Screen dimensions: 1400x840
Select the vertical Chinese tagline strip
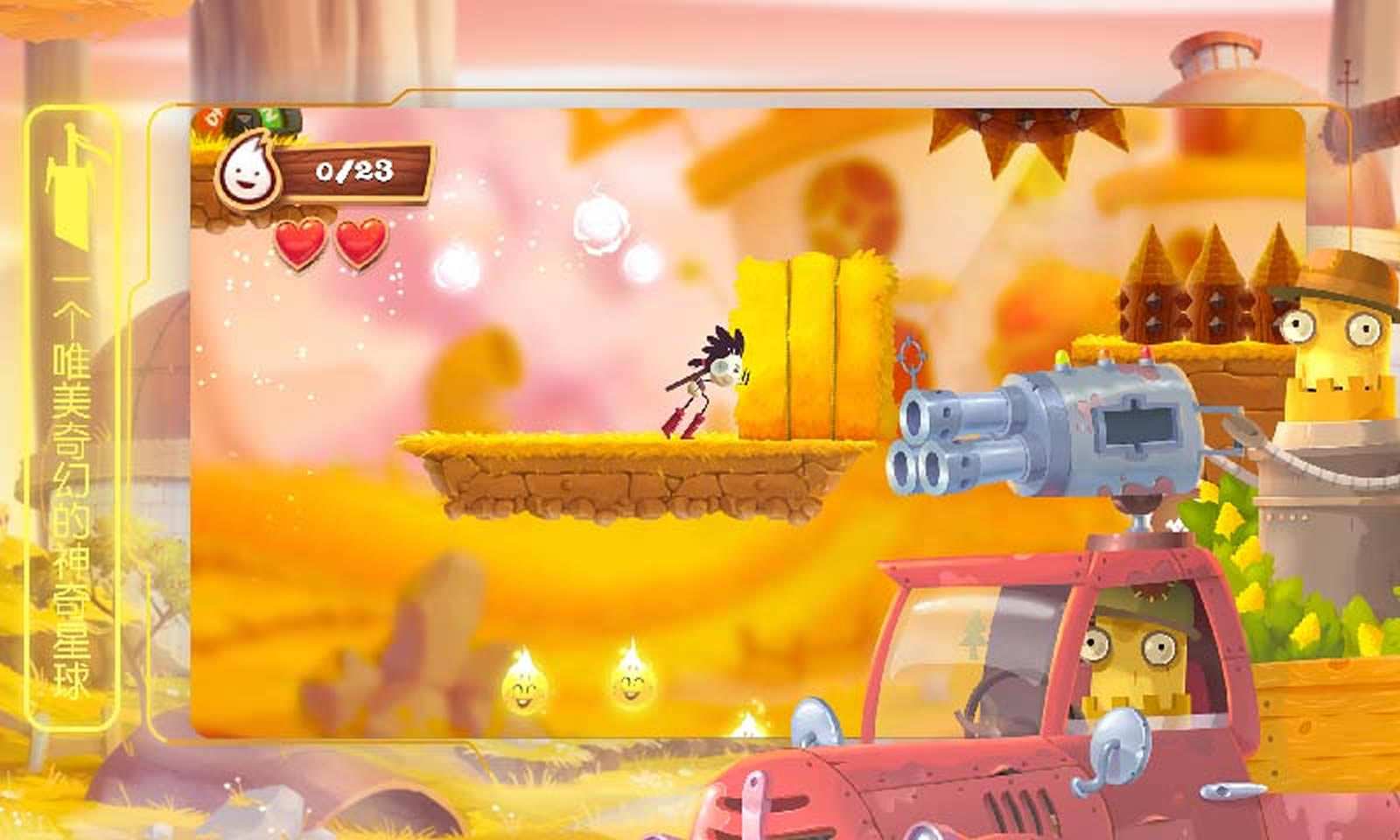pyautogui.click(x=70, y=490)
